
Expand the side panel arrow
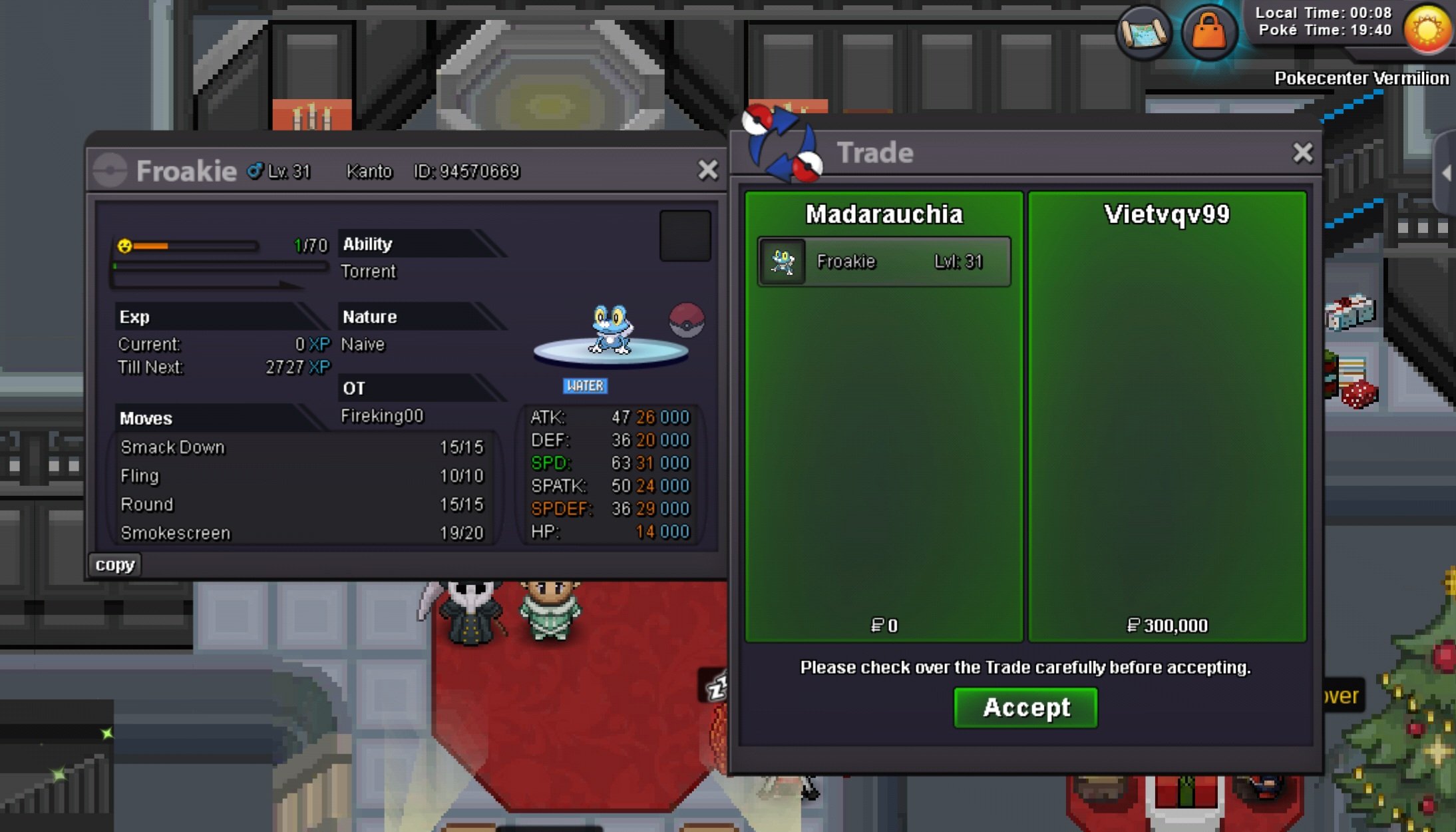[x=1447, y=173]
